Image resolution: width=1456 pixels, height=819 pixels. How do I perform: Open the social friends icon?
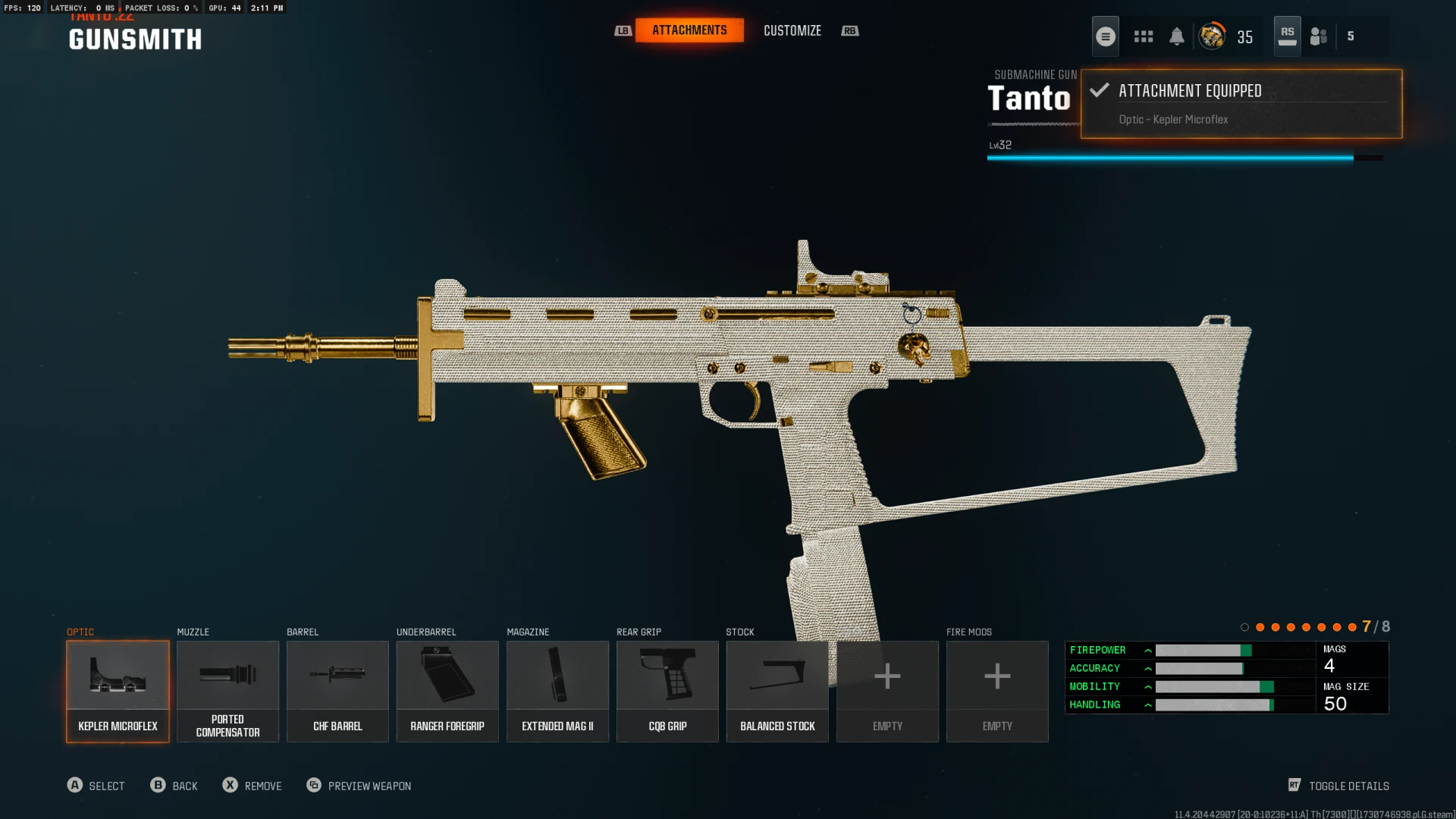pos(1319,36)
